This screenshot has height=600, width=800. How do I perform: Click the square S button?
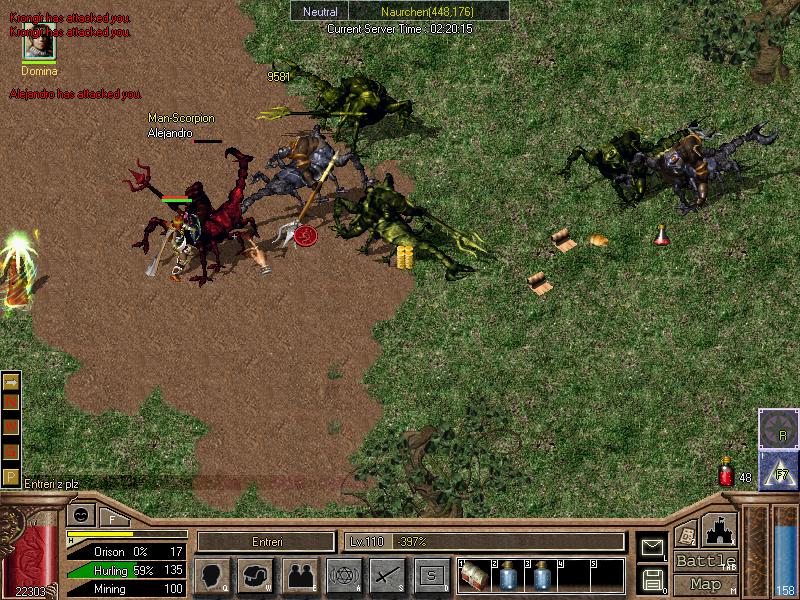432,576
